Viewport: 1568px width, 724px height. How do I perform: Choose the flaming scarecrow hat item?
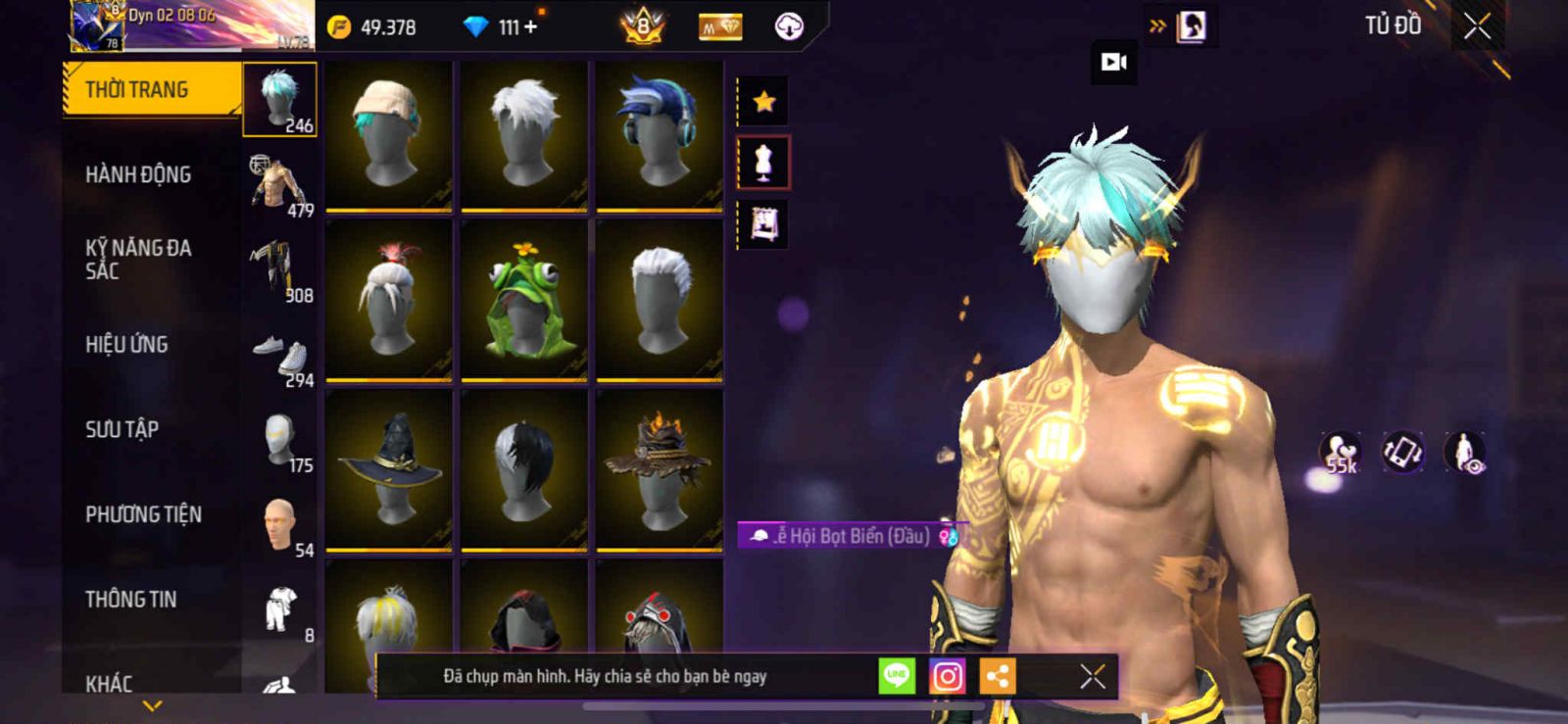point(659,469)
